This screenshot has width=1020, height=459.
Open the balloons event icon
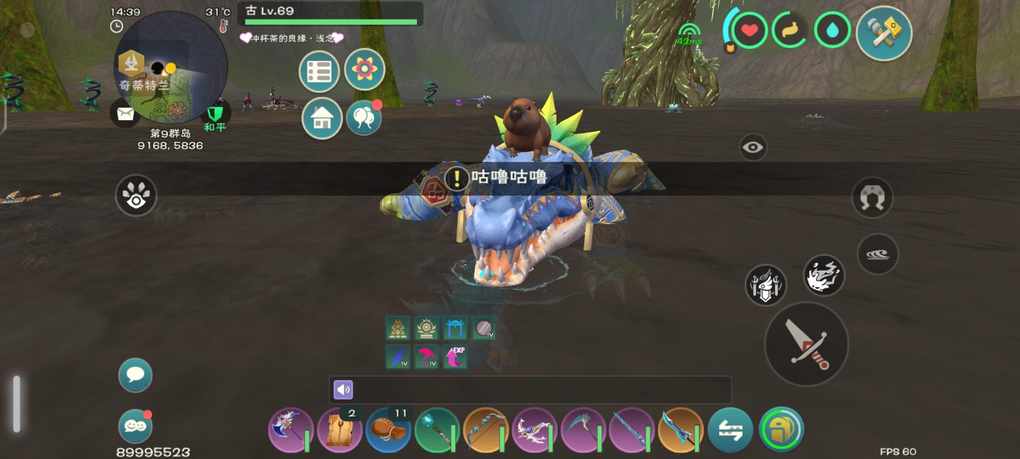pyautogui.click(x=364, y=118)
